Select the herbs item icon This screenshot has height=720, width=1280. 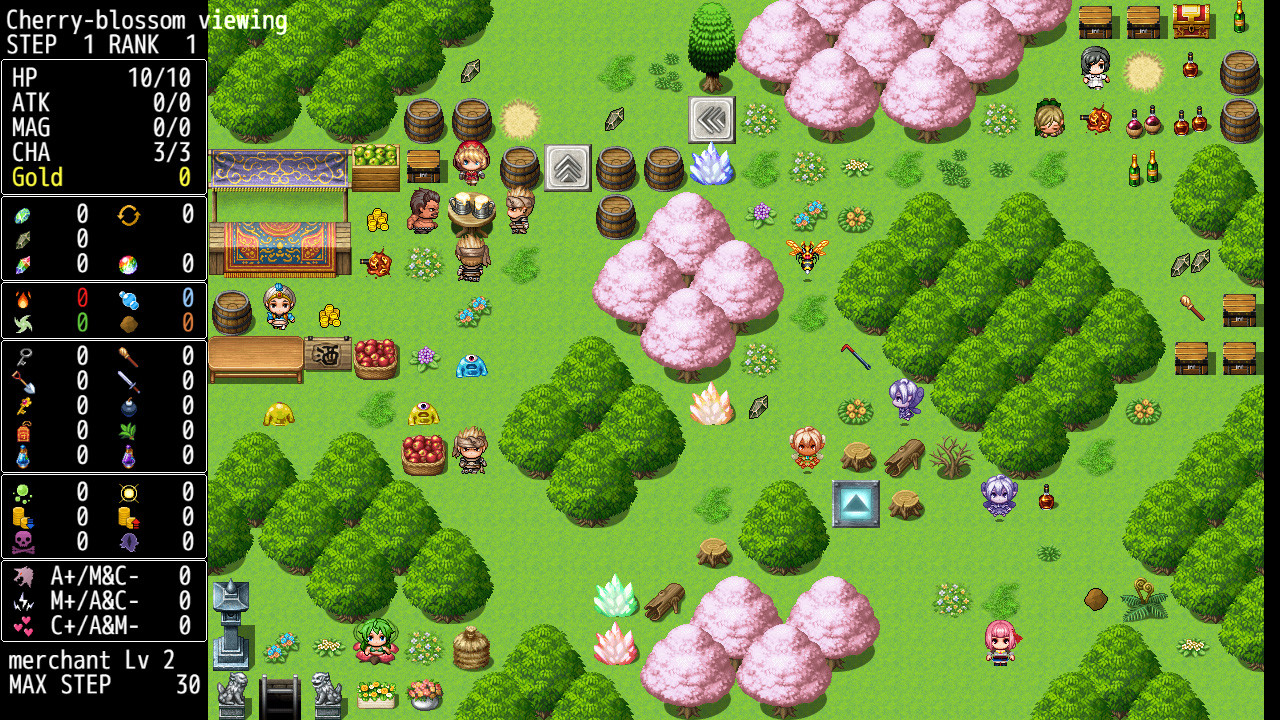pos(128,430)
